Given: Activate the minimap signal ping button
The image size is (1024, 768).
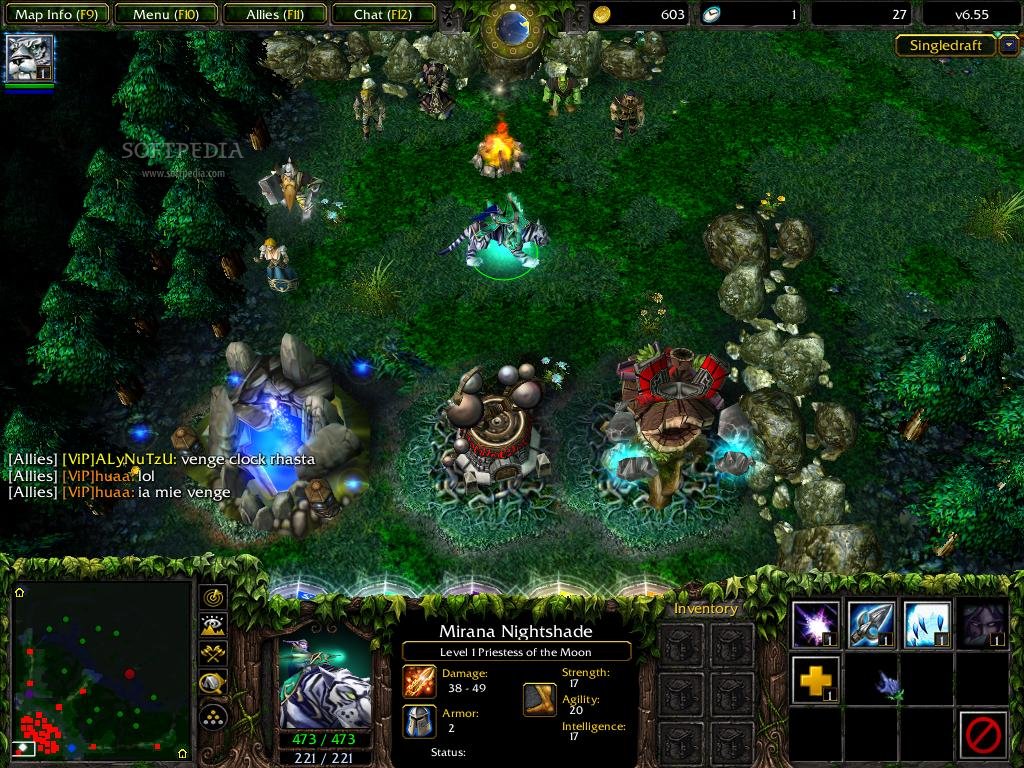Looking at the screenshot, I should point(214,598).
